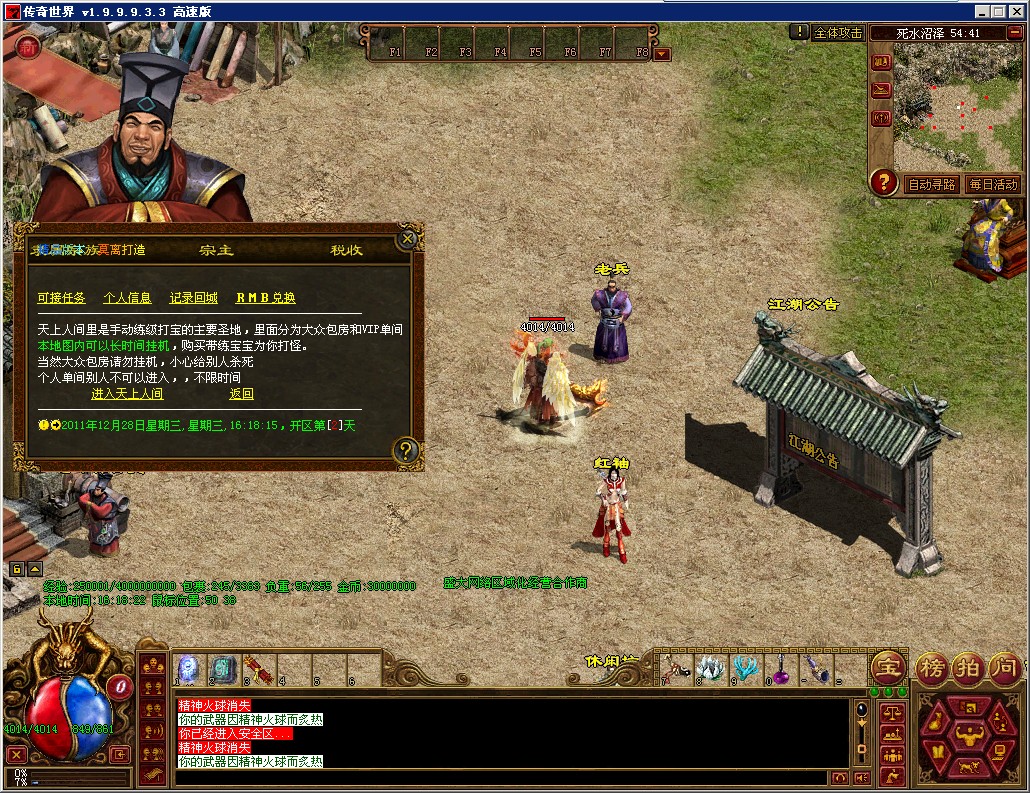1030x793 pixels.
Task: Choose 返回 to go back
Action: [241, 394]
